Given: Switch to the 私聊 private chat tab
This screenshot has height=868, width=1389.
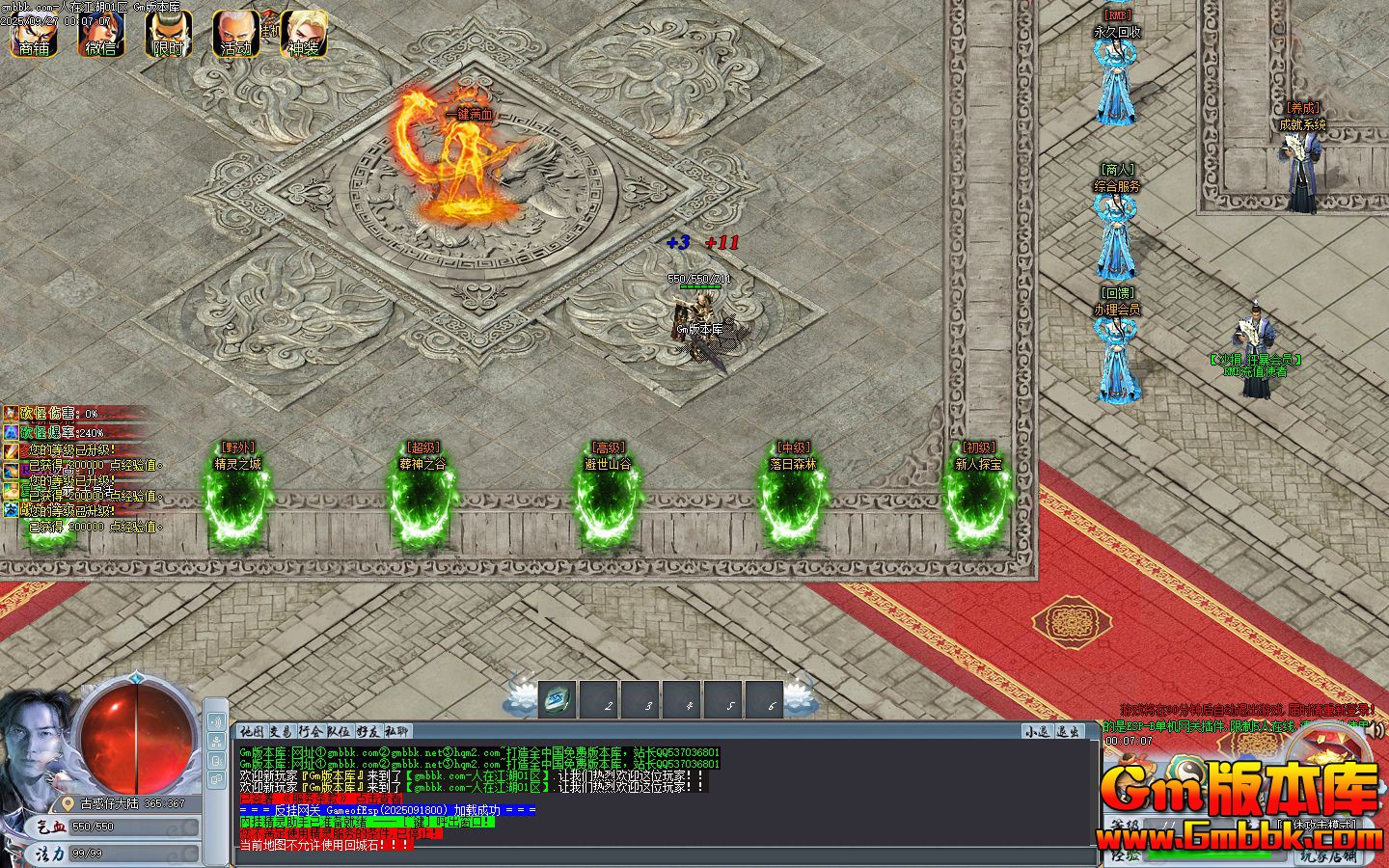Looking at the screenshot, I should pyautogui.click(x=397, y=732).
